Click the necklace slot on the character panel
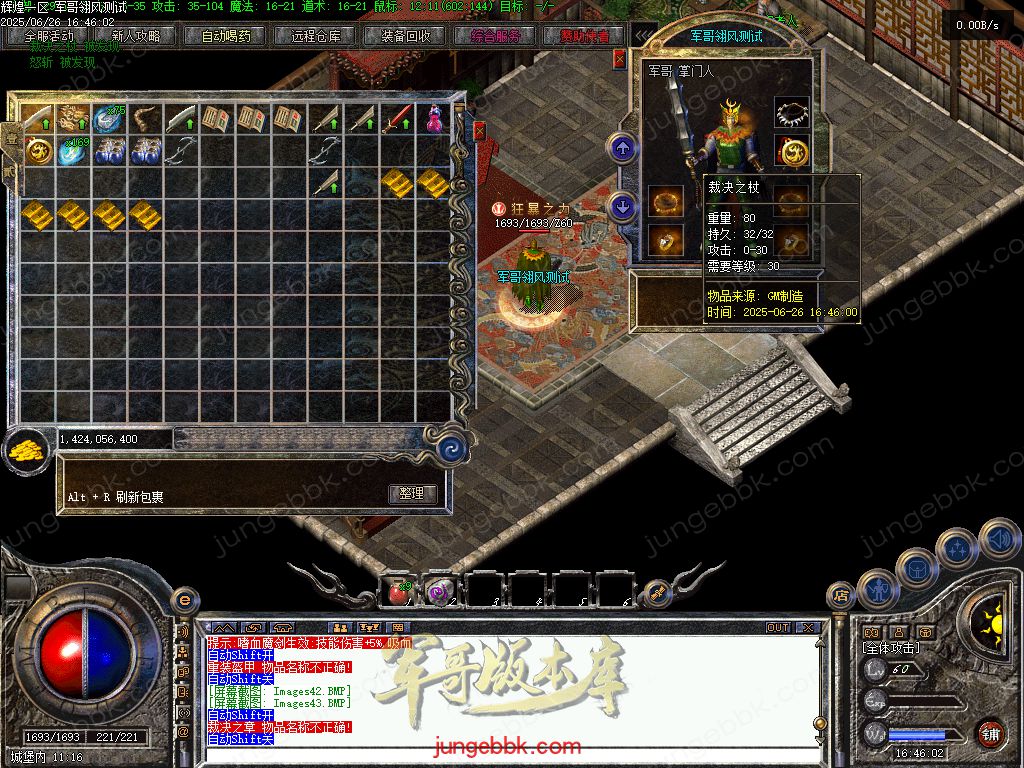 792,113
